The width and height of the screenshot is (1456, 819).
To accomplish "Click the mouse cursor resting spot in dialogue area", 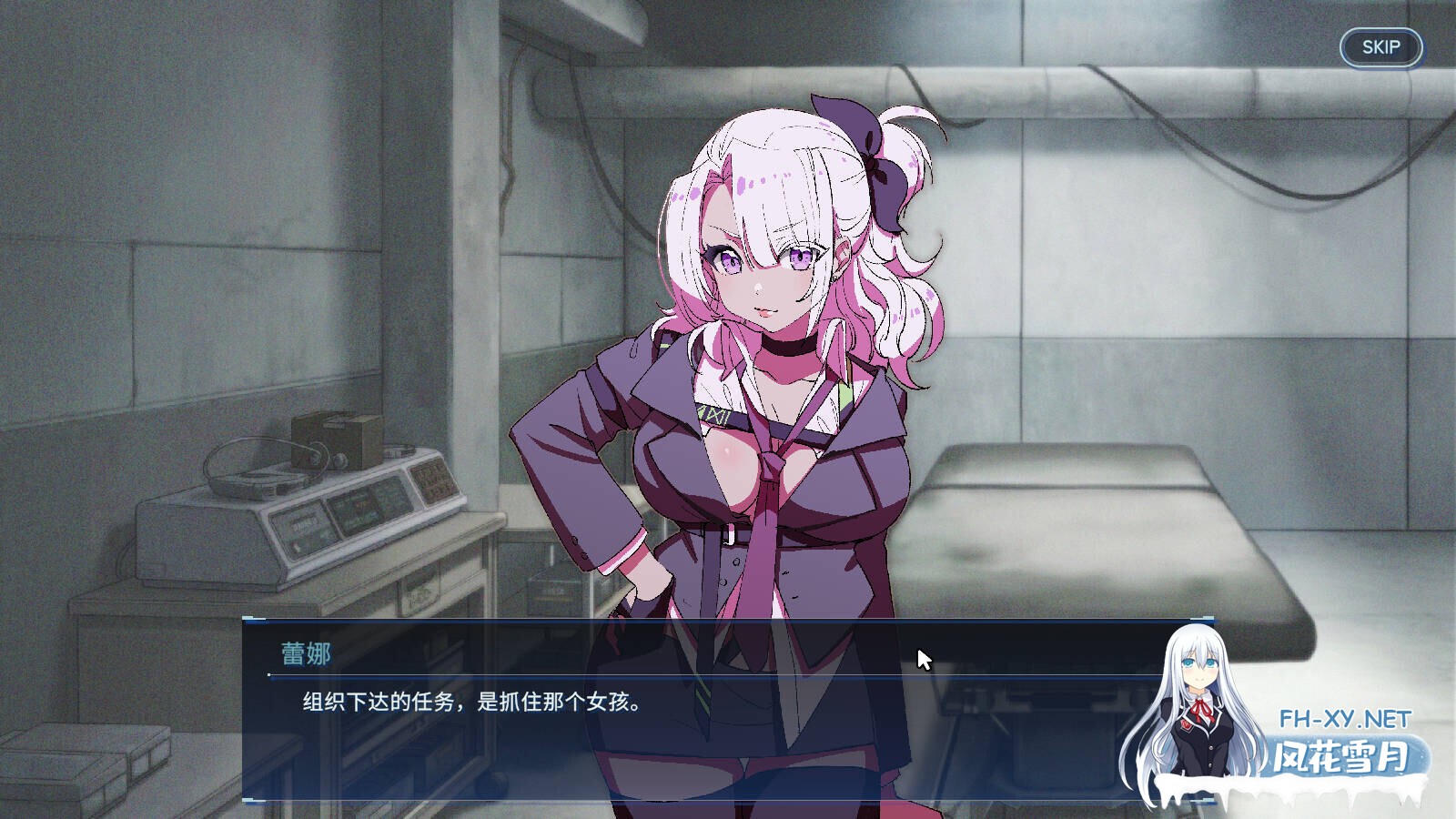I will [x=922, y=657].
